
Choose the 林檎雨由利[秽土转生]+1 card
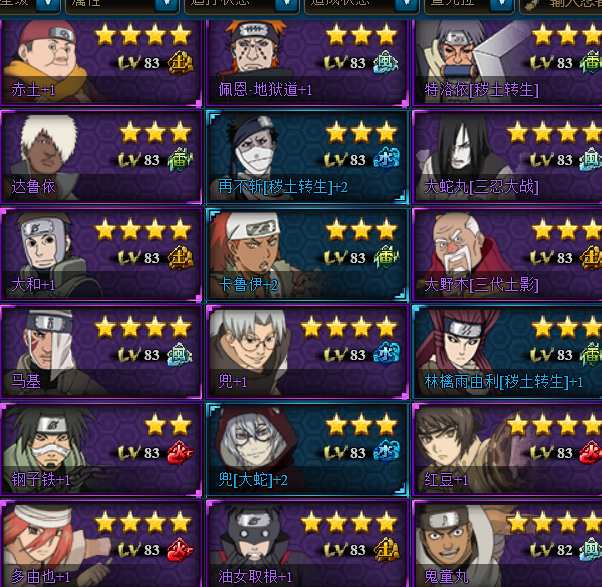click(508, 351)
